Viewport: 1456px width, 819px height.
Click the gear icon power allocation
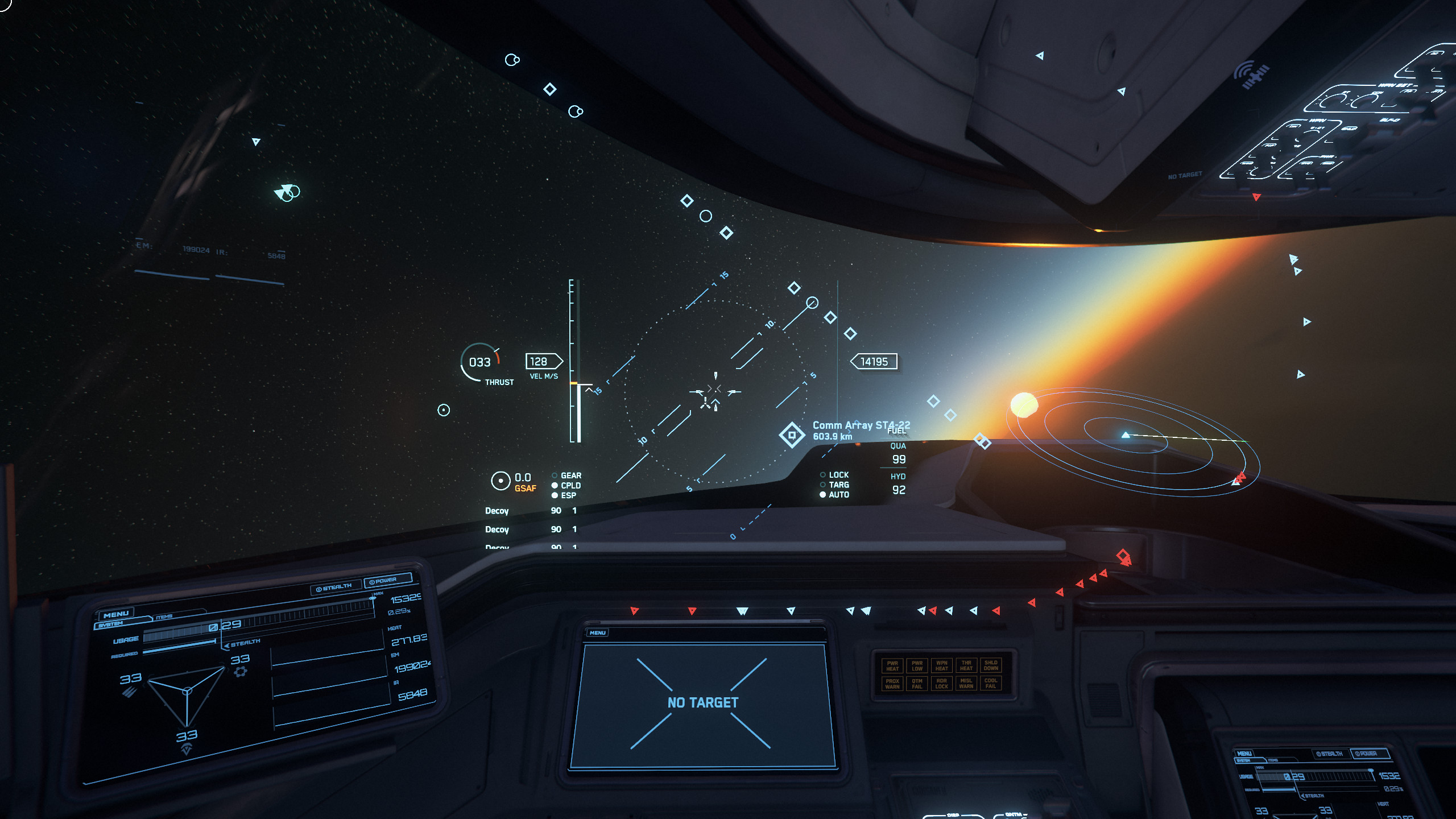click(241, 672)
